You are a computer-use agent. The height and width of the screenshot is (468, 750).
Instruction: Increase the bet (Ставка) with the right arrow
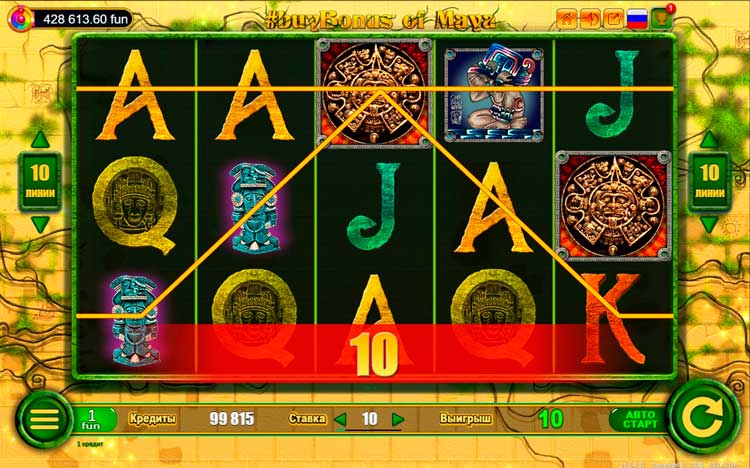[x=398, y=419]
